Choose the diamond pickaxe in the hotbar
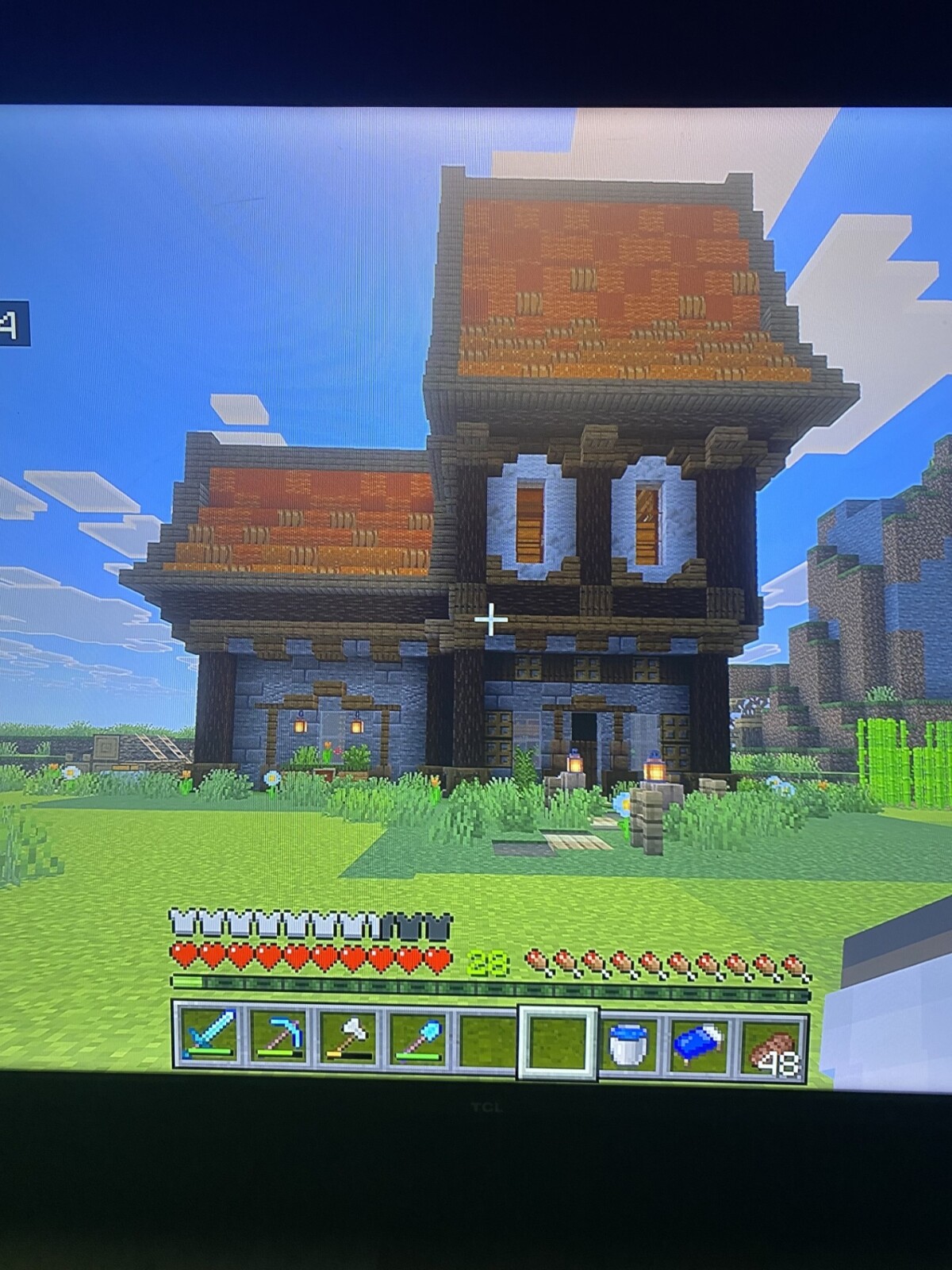Viewport: 952px width, 1270px height. click(x=279, y=1037)
